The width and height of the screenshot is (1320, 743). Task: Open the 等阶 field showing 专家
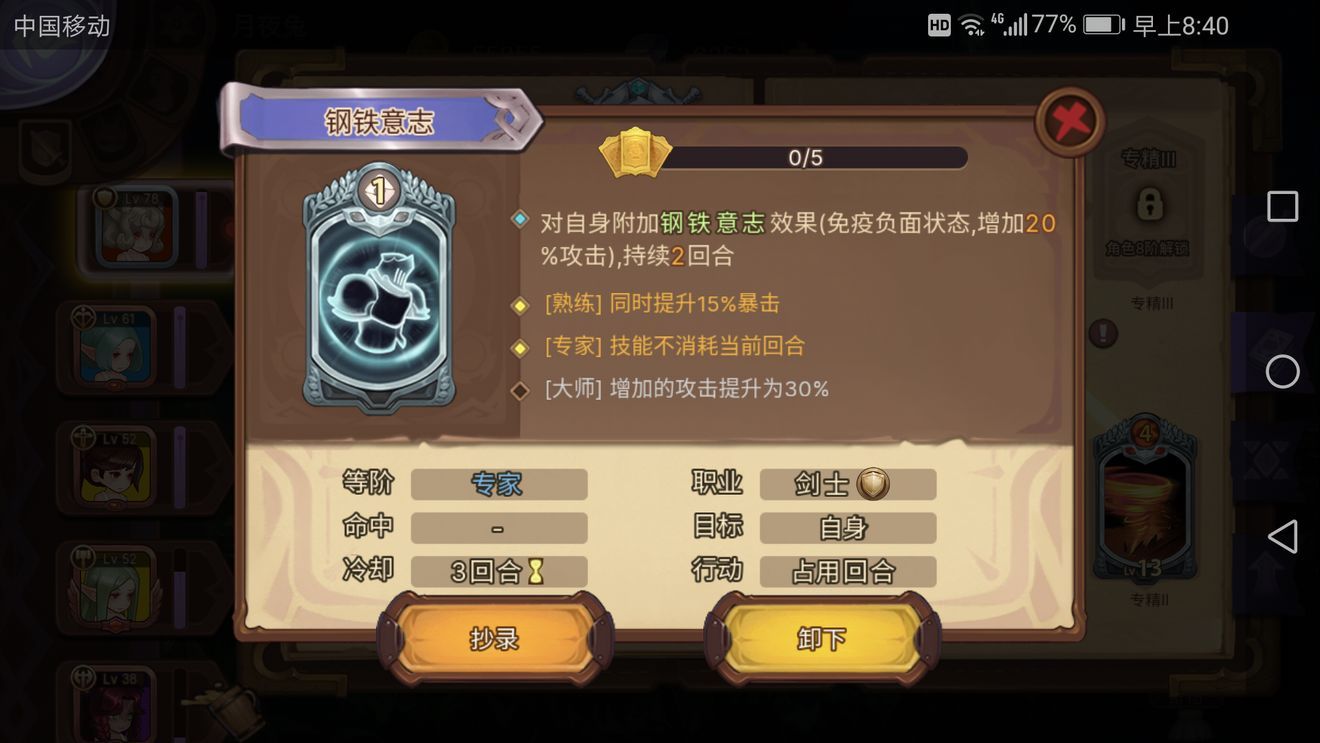[x=498, y=483]
